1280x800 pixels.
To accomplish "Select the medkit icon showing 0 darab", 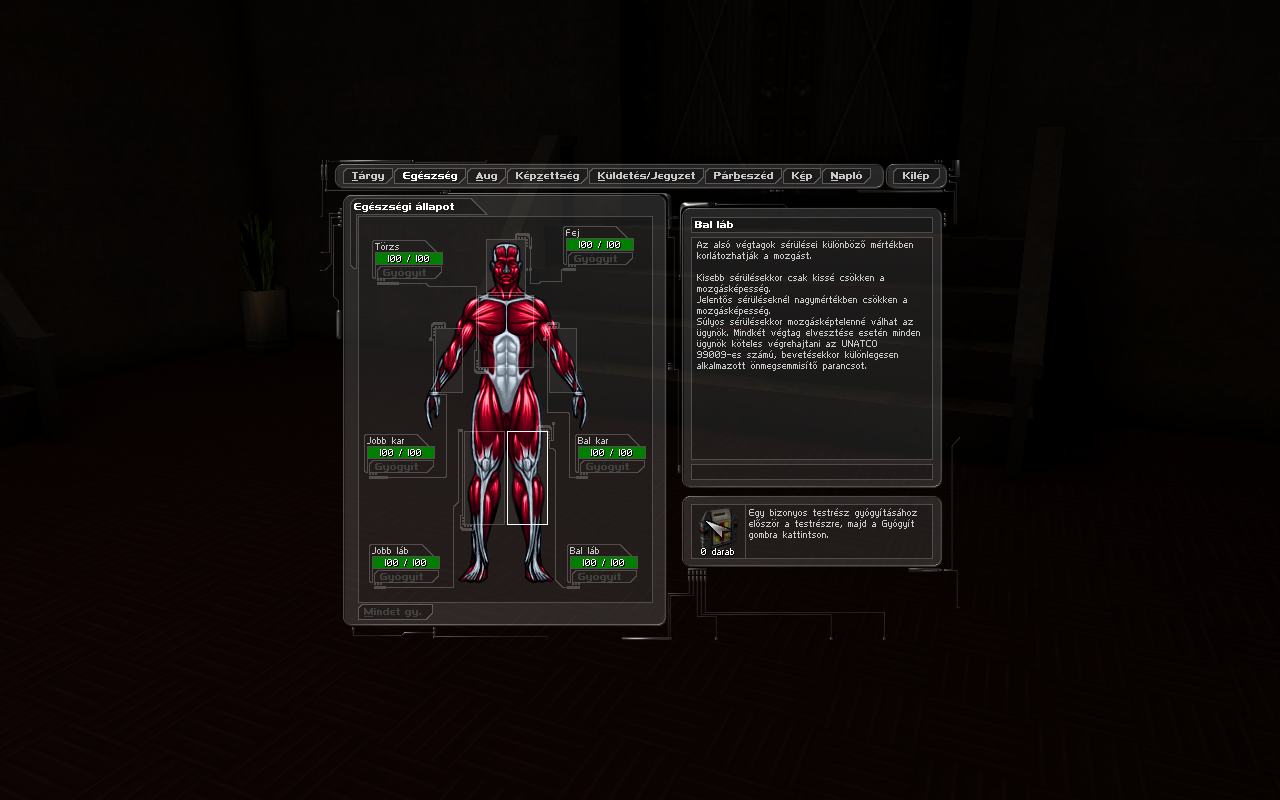I will [x=717, y=530].
